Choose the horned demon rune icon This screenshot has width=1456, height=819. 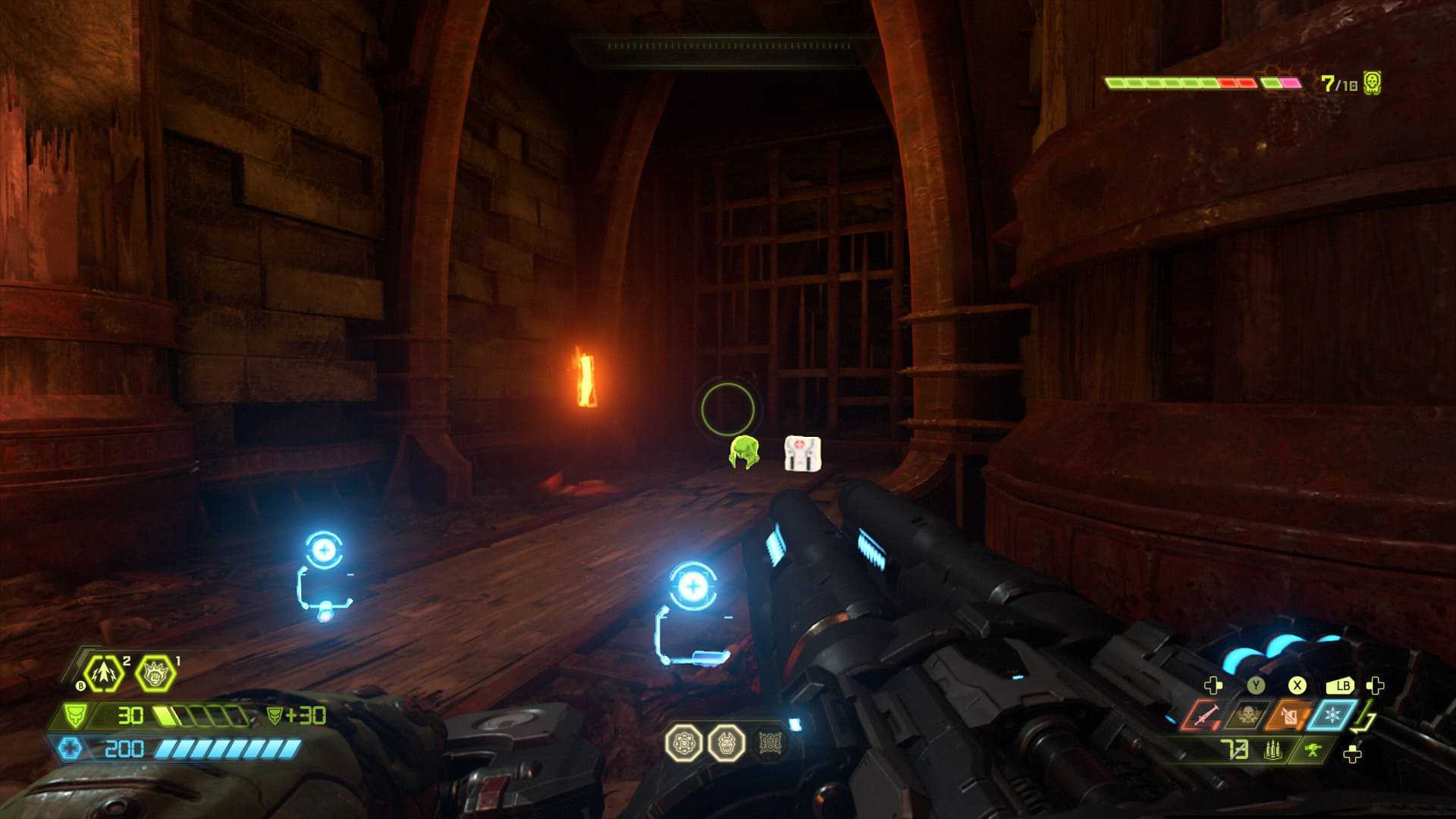(x=726, y=743)
